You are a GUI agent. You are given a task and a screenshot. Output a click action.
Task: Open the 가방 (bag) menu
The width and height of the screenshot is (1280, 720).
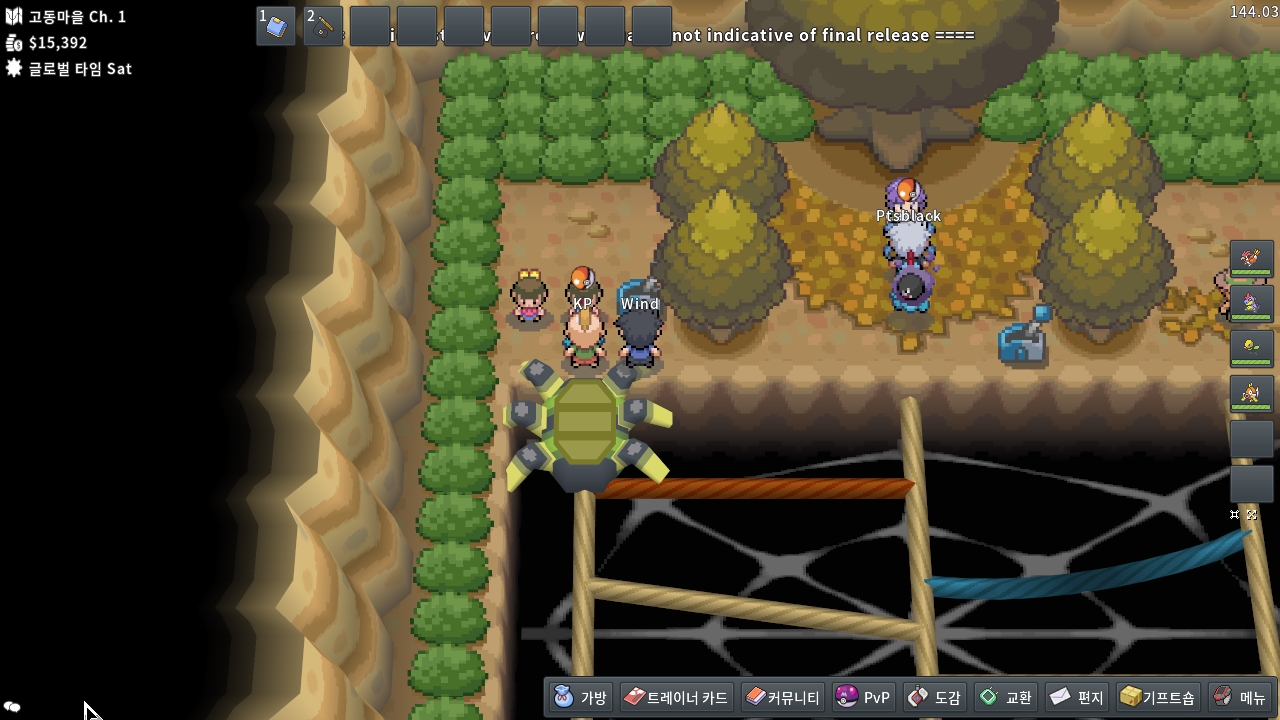coord(580,697)
